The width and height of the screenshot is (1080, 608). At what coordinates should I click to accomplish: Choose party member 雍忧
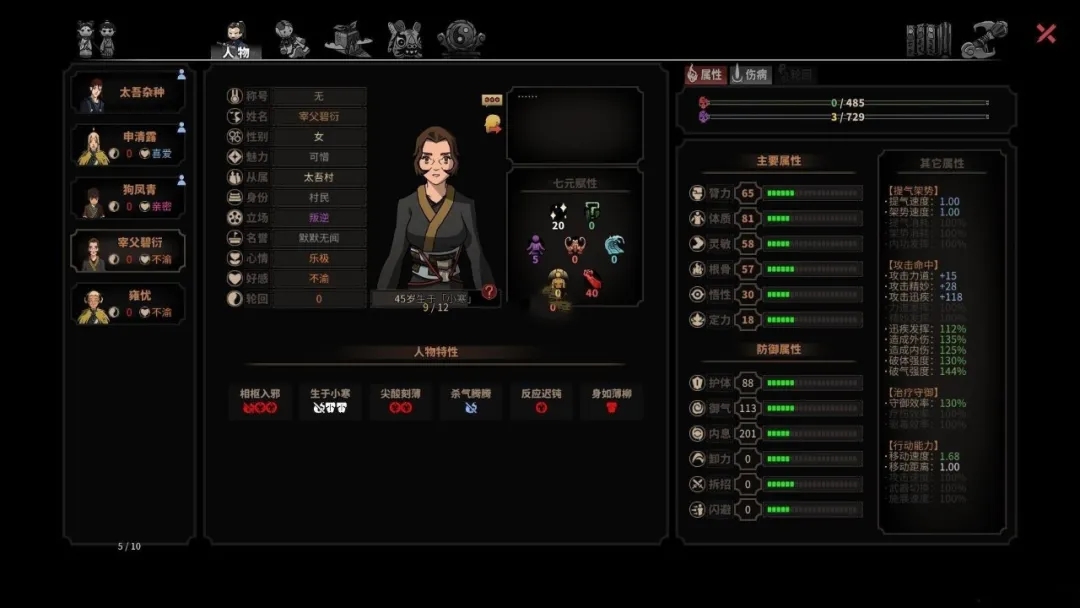(128, 304)
